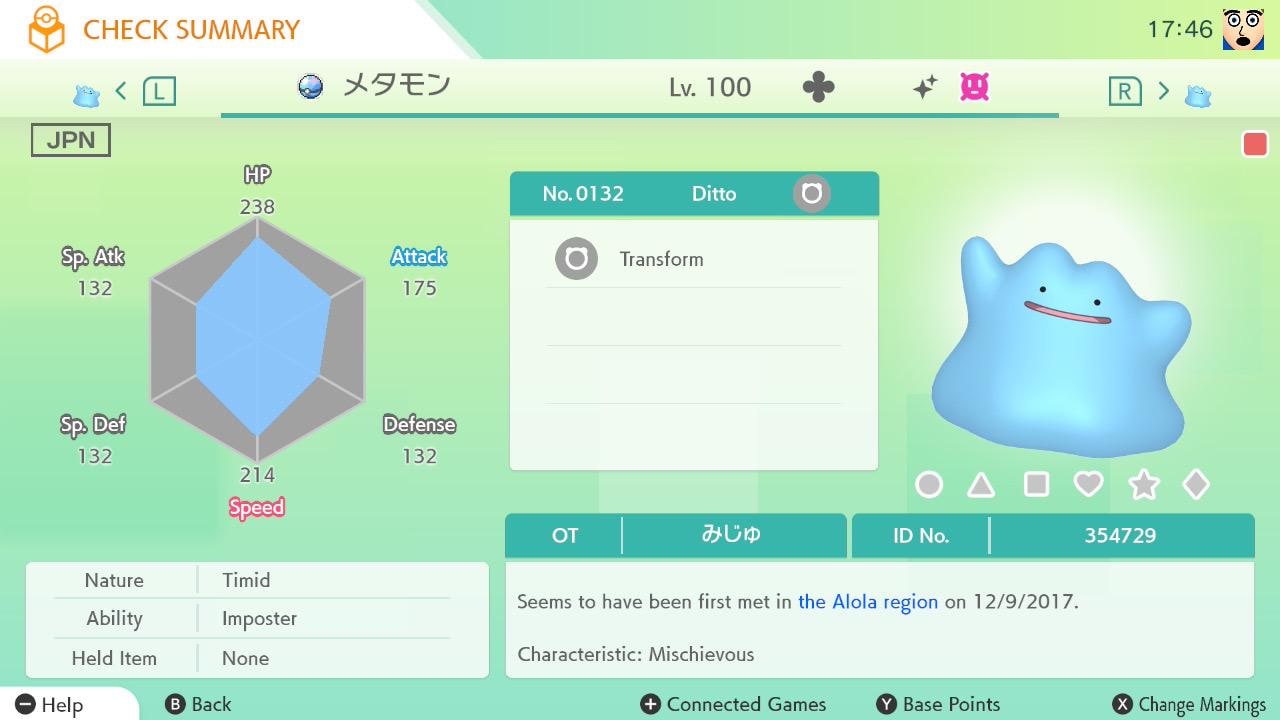Toggle the heart marking
Viewport: 1280px width, 720px height.
[1090, 484]
